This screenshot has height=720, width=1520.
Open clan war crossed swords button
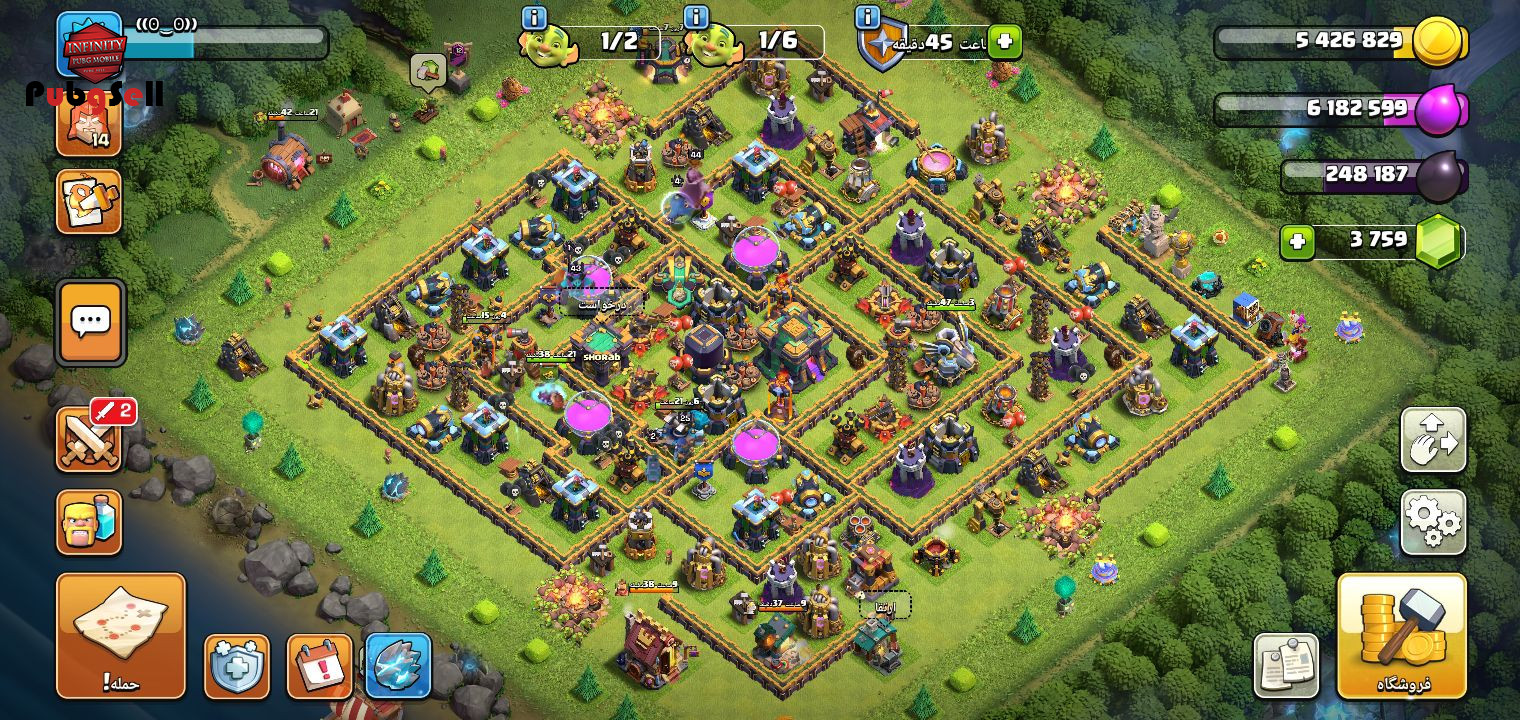pos(89,440)
